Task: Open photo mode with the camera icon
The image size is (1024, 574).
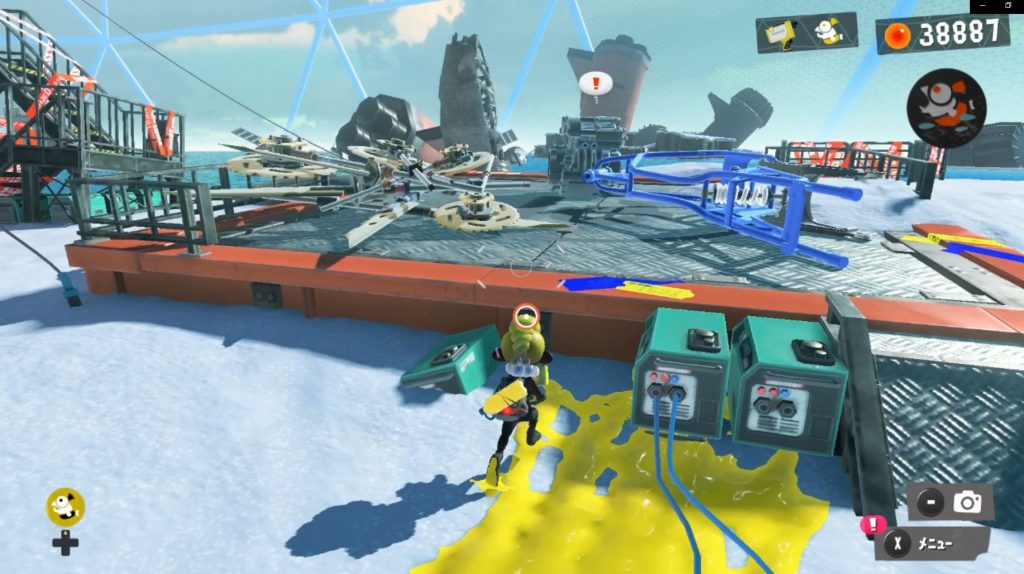Action: point(966,503)
